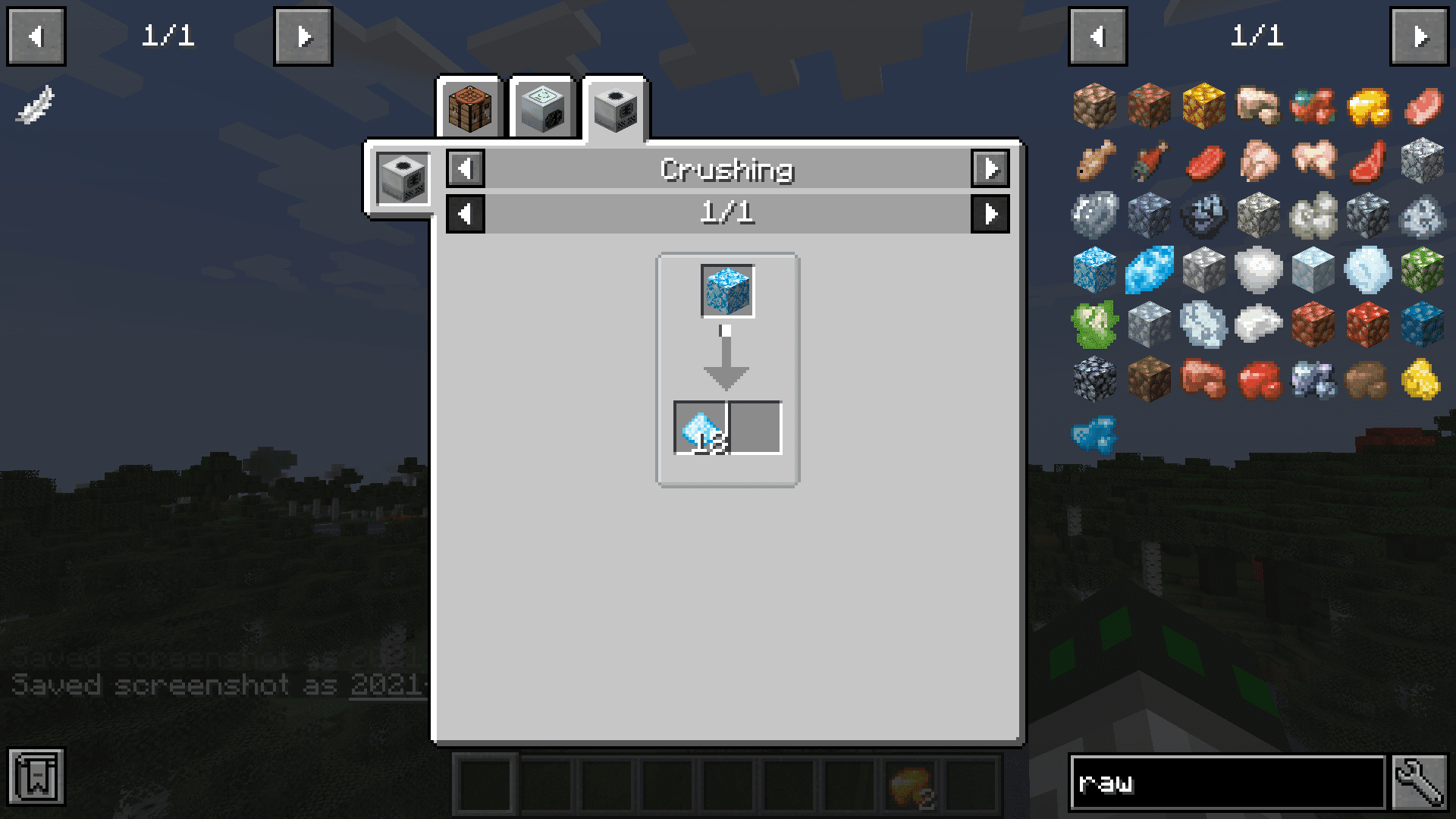Turn the left bookmark list to next page
The image size is (1456, 819).
pos(303,36)
